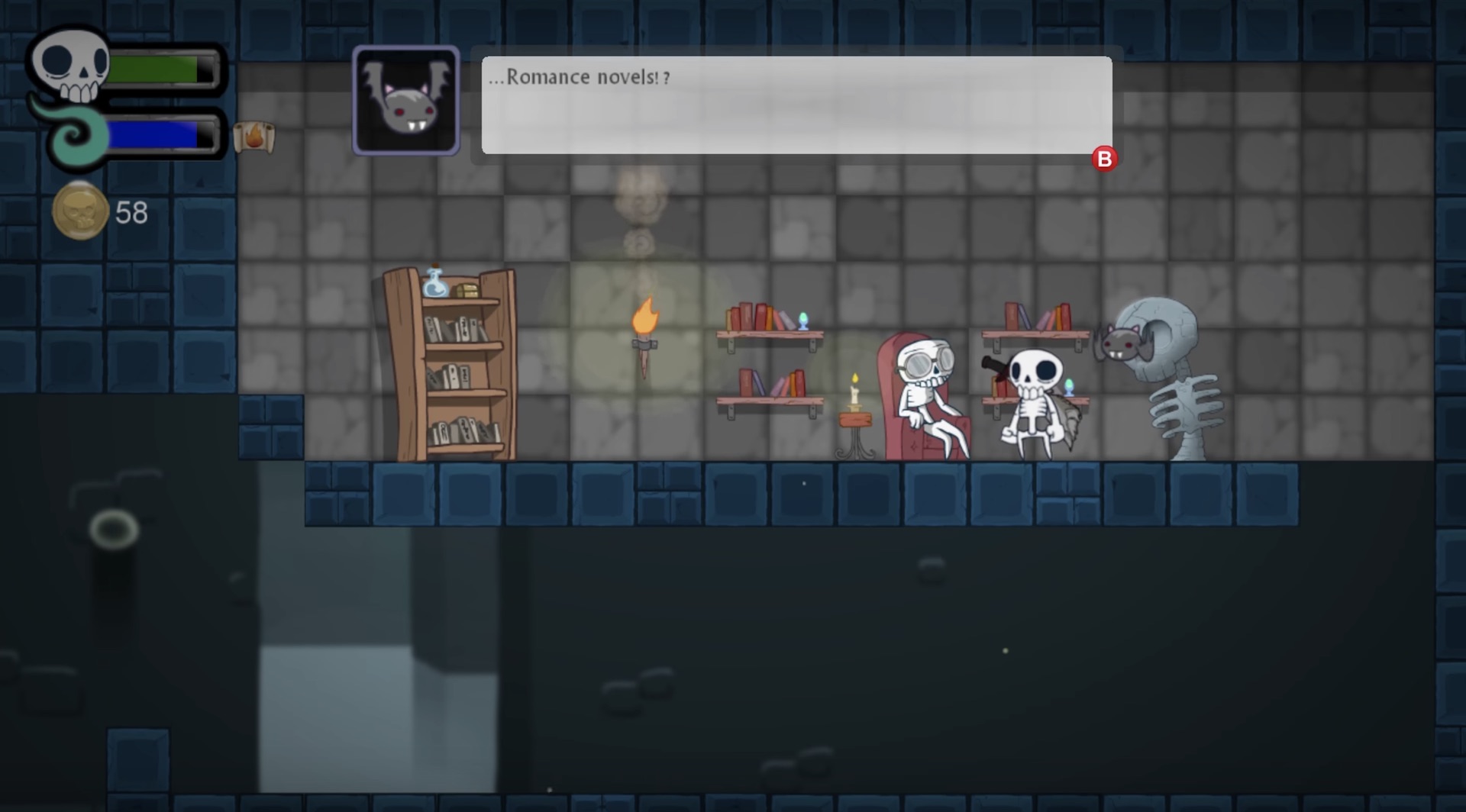Image resolution: width=1466 pixels, height=812 pixels.
Task: Click the tall wooden bookshelf
Action: coord(450,366)
